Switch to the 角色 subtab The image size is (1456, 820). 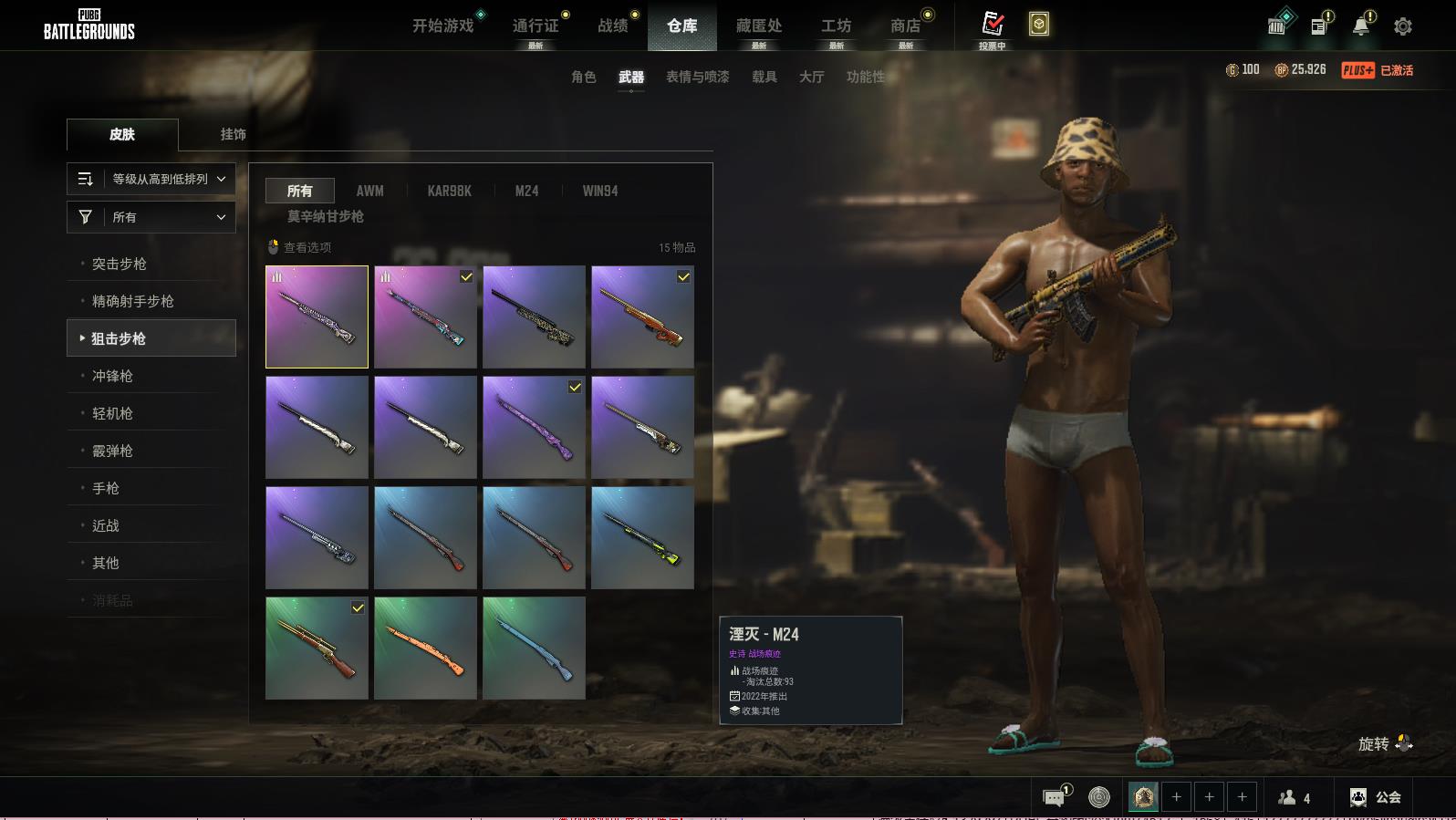tap(584, 77)
